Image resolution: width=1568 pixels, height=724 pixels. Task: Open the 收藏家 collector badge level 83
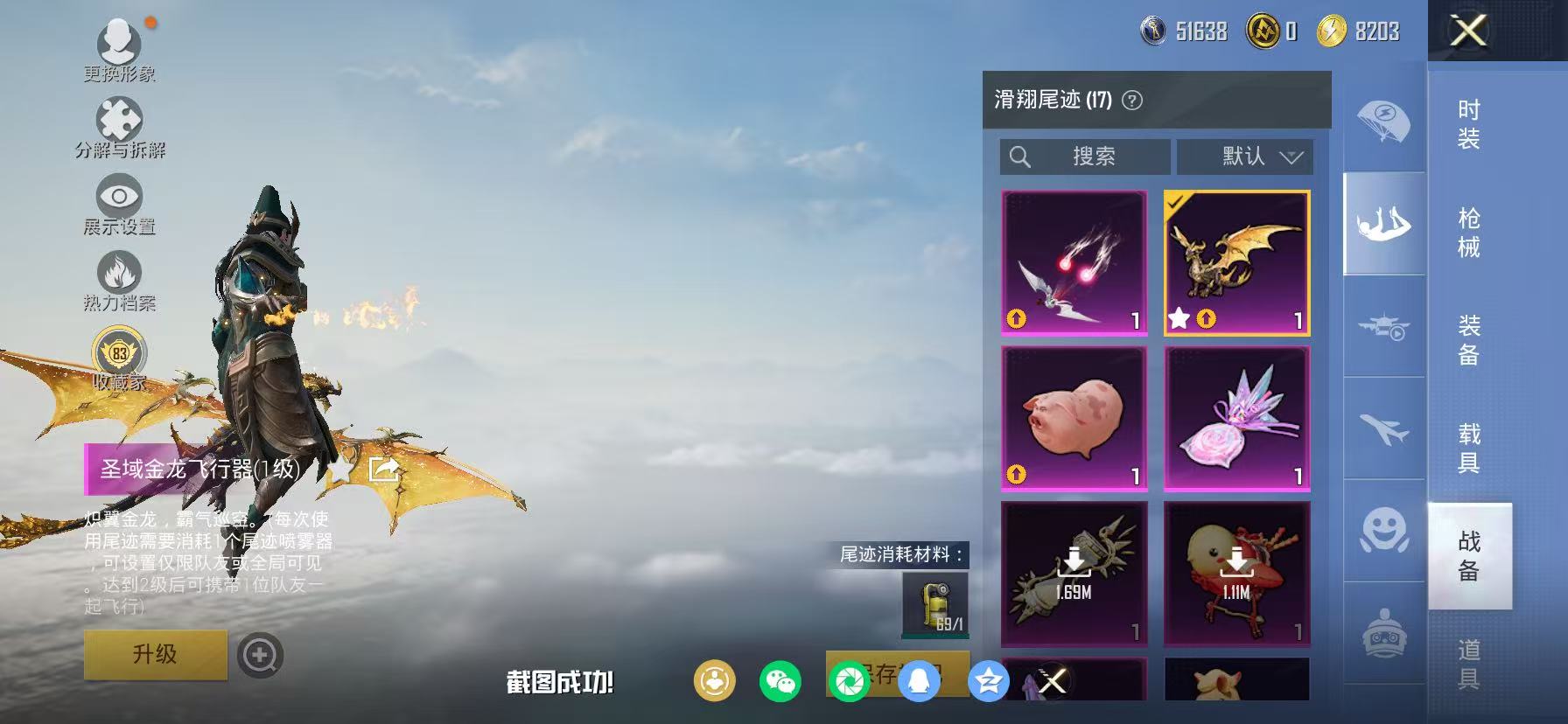coord(120,353)
